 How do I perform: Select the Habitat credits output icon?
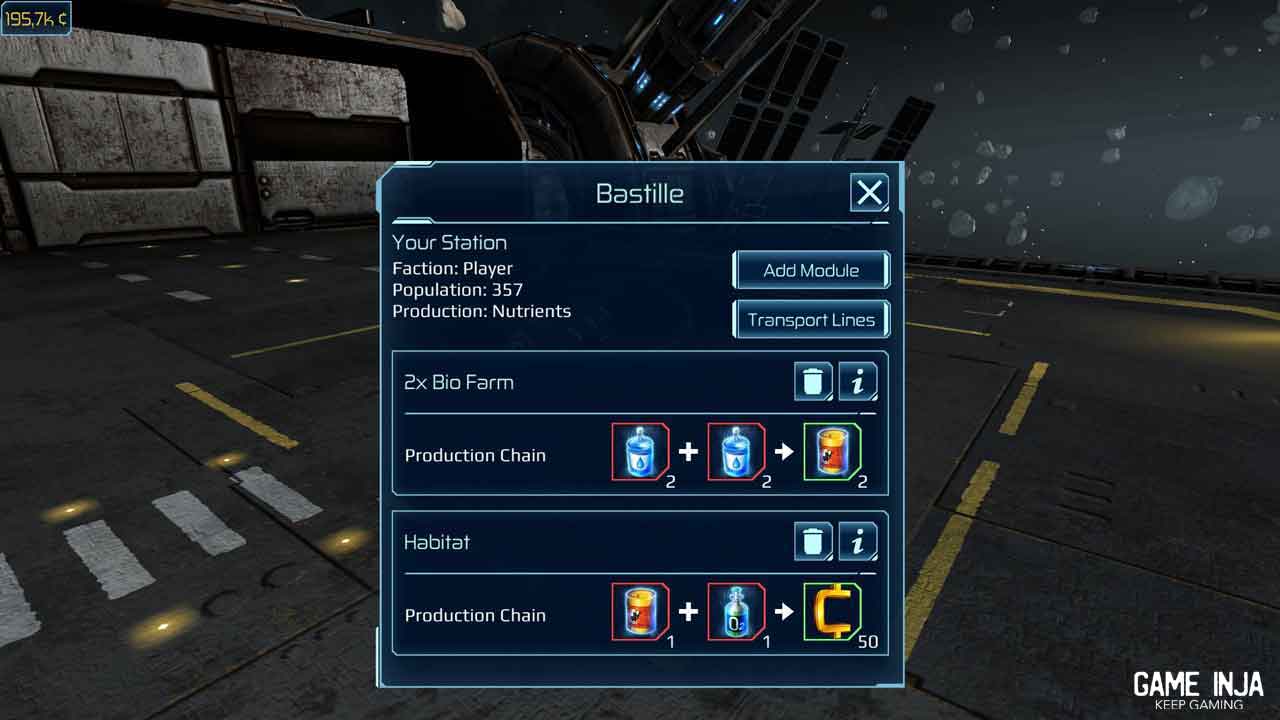[x=832, y=613]
